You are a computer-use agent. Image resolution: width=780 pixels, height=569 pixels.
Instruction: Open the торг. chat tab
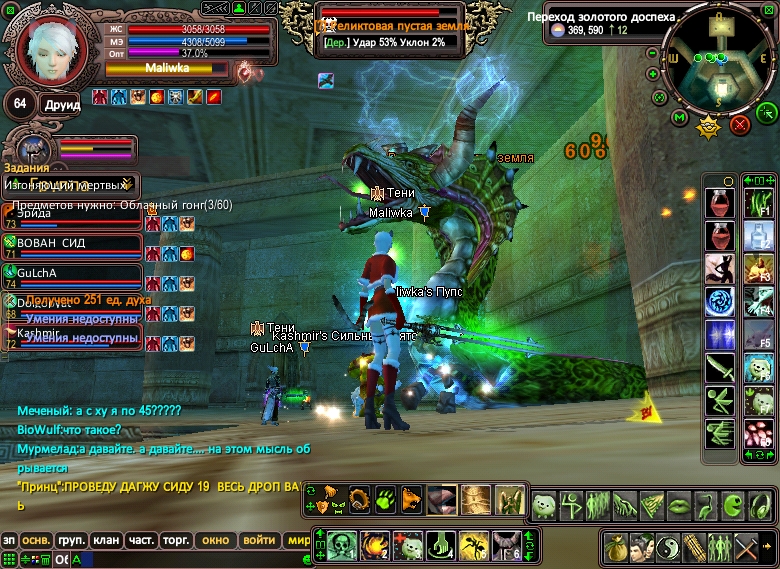tap(176, 540)
